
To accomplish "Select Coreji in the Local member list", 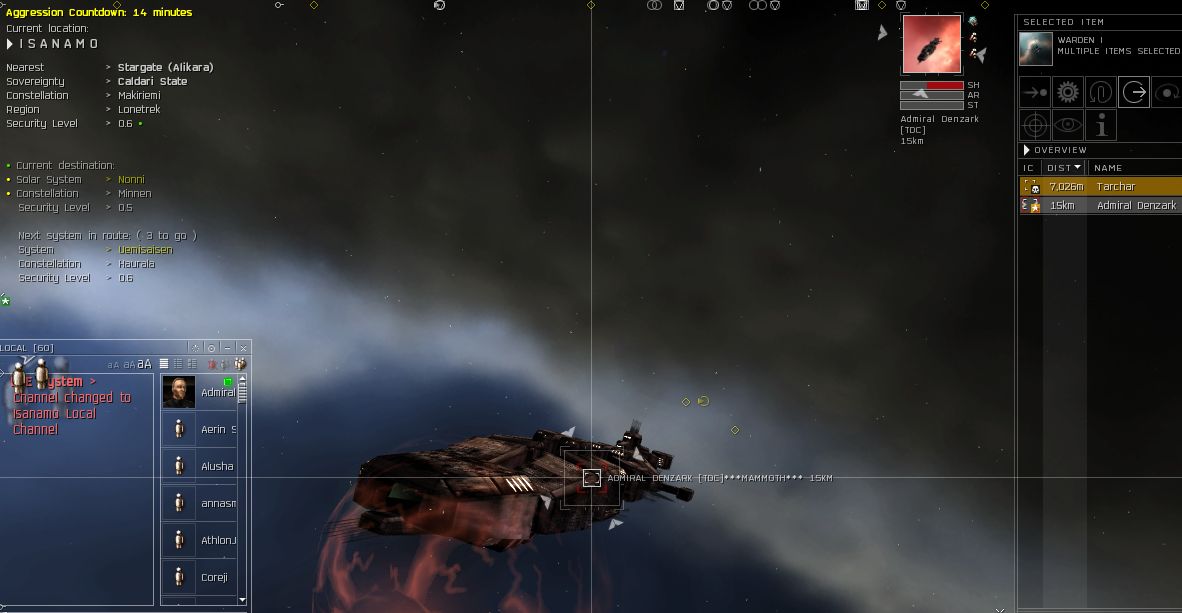I will click(214, 577).
